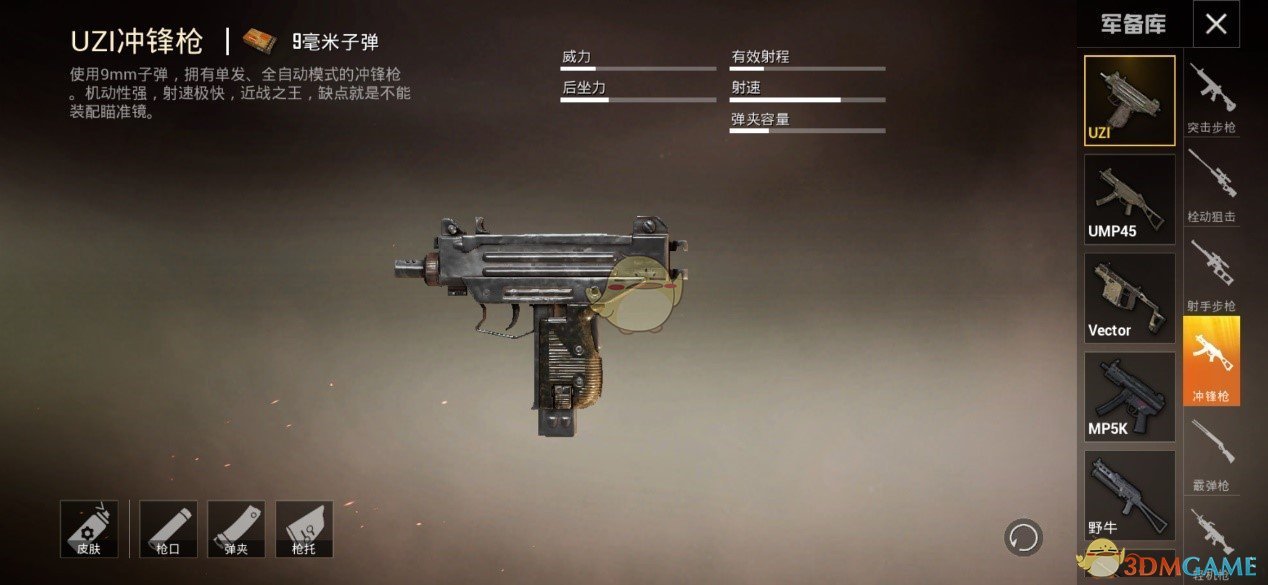Show the 射手步枪 marksman rifle category

point(1211,274)
